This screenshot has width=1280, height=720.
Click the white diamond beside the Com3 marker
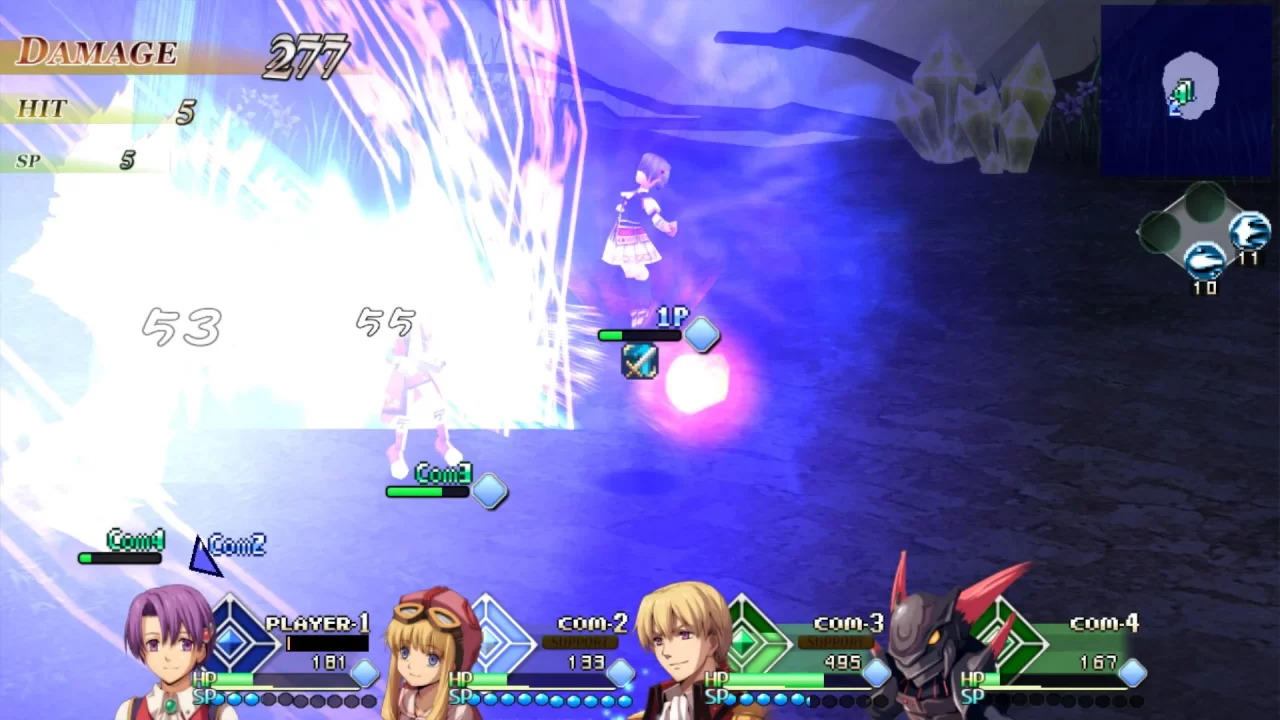[x=489, y=491]
